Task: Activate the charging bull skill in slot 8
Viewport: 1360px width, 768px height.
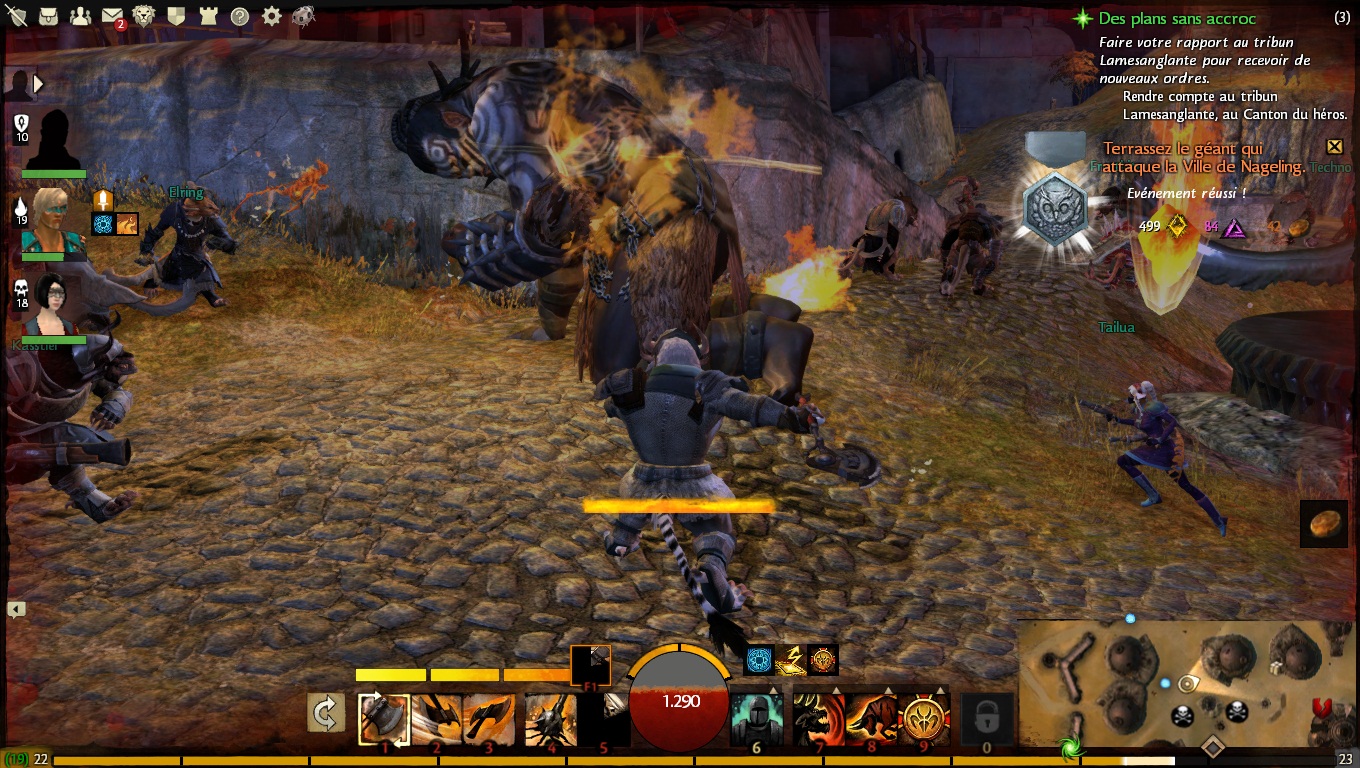Action: (871, 718)
